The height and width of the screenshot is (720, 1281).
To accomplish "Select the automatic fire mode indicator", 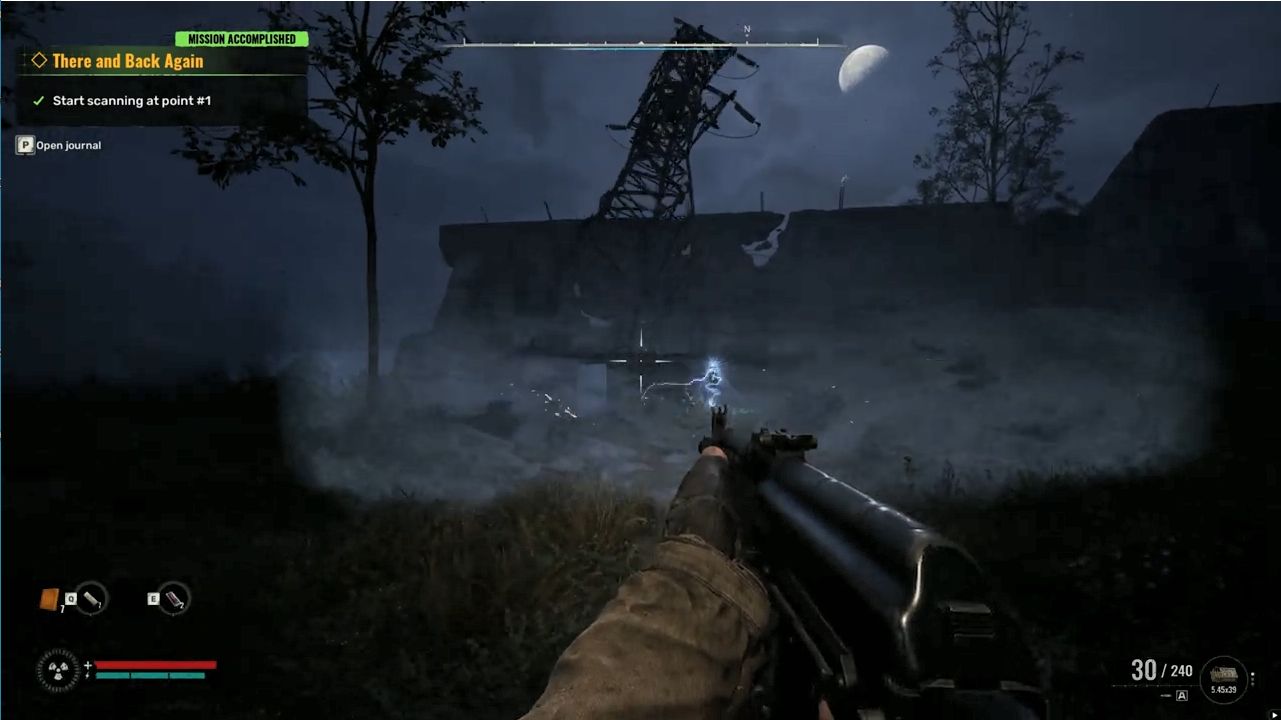I will tap(1181, 695).
